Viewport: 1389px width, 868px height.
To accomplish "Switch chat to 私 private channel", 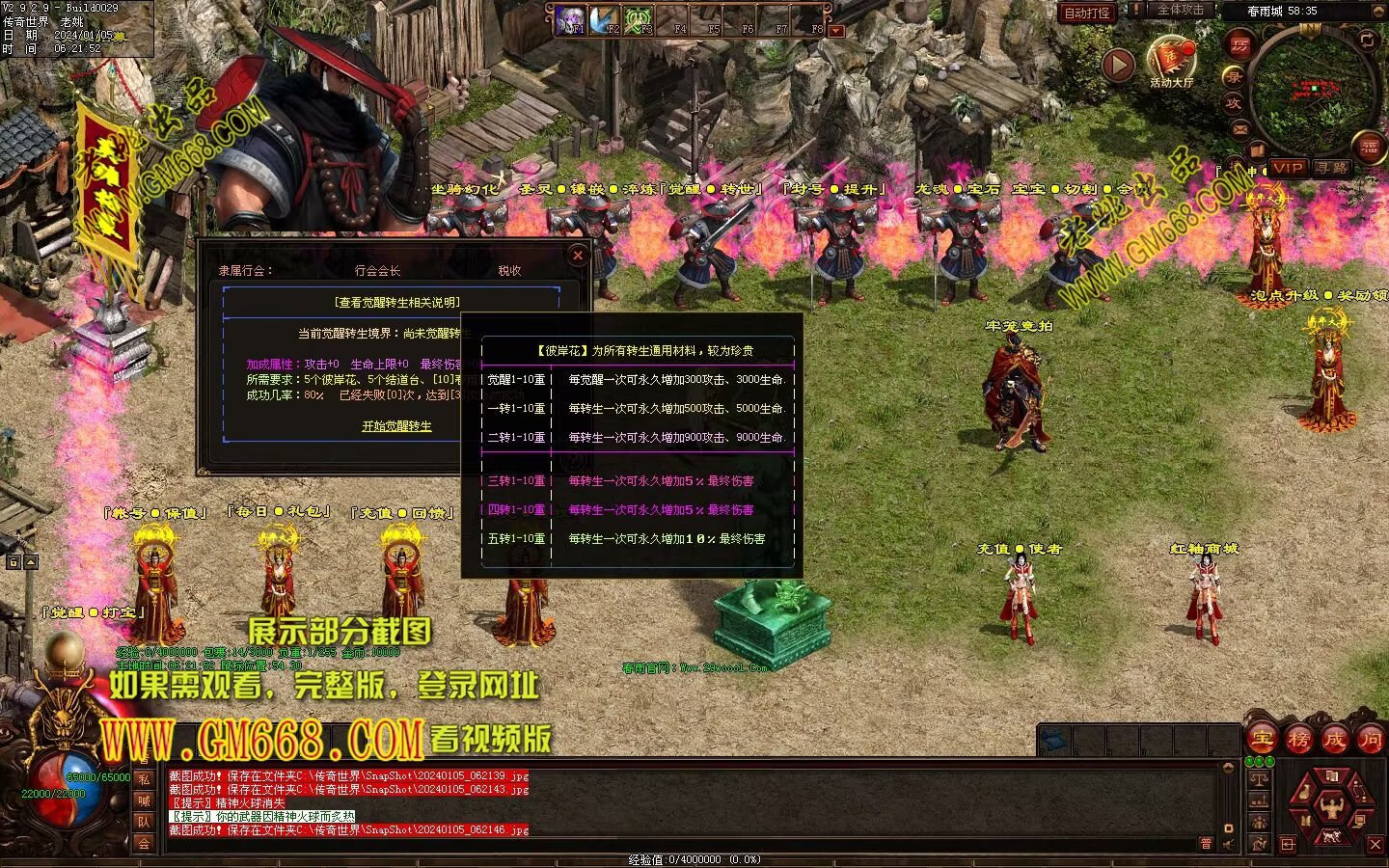I will click(144, 779).
